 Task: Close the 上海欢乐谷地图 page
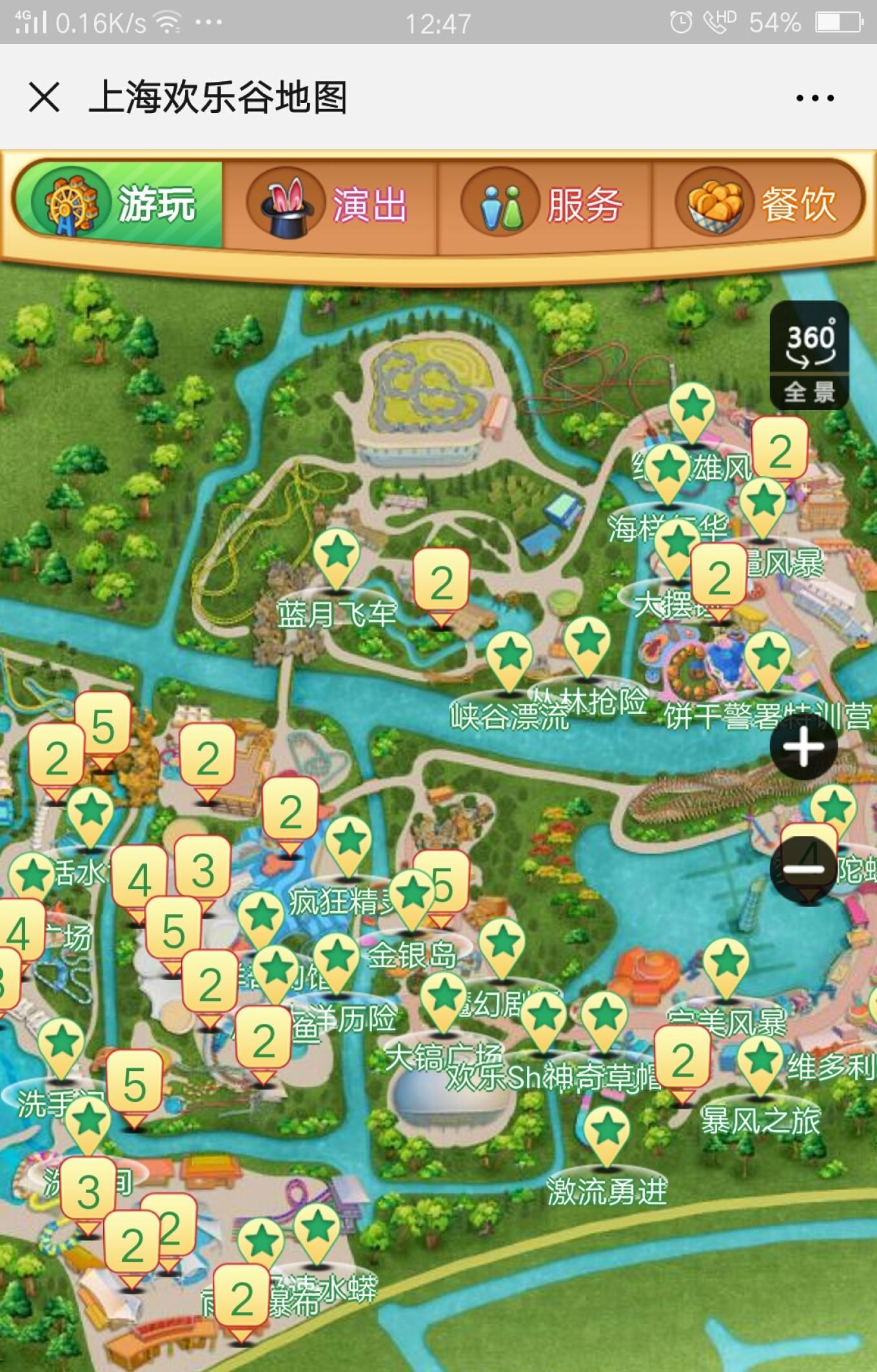click(x=44, y=98)
